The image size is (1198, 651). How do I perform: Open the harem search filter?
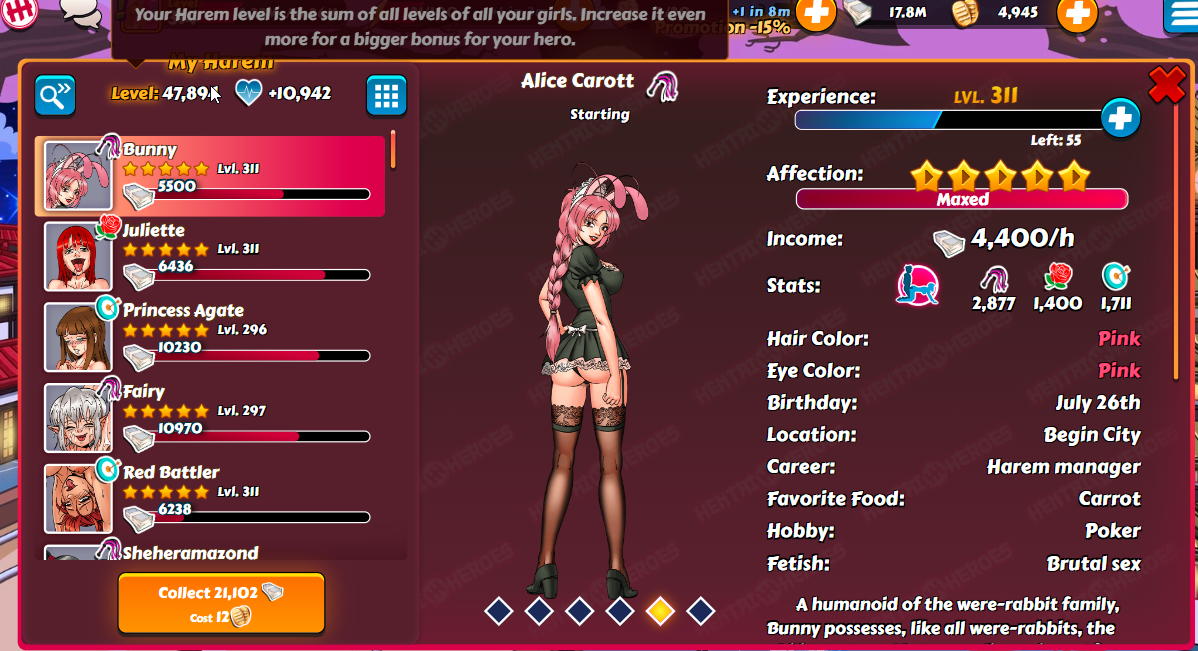pos(55,95)
